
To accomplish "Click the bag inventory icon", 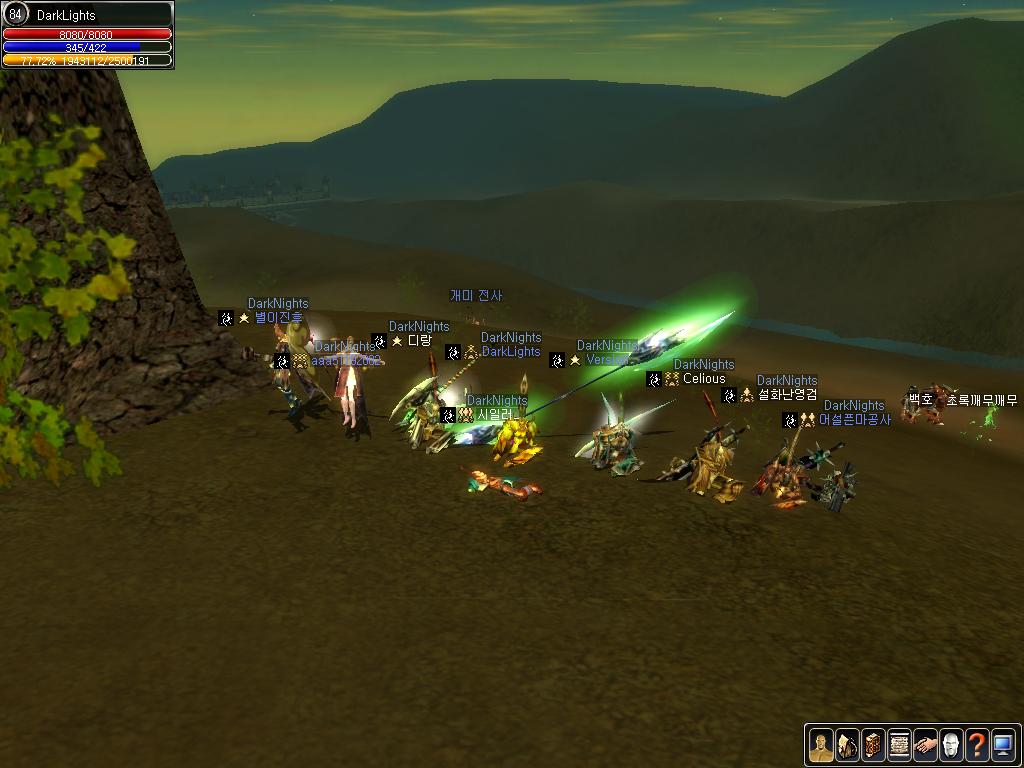I will point(847,744).
